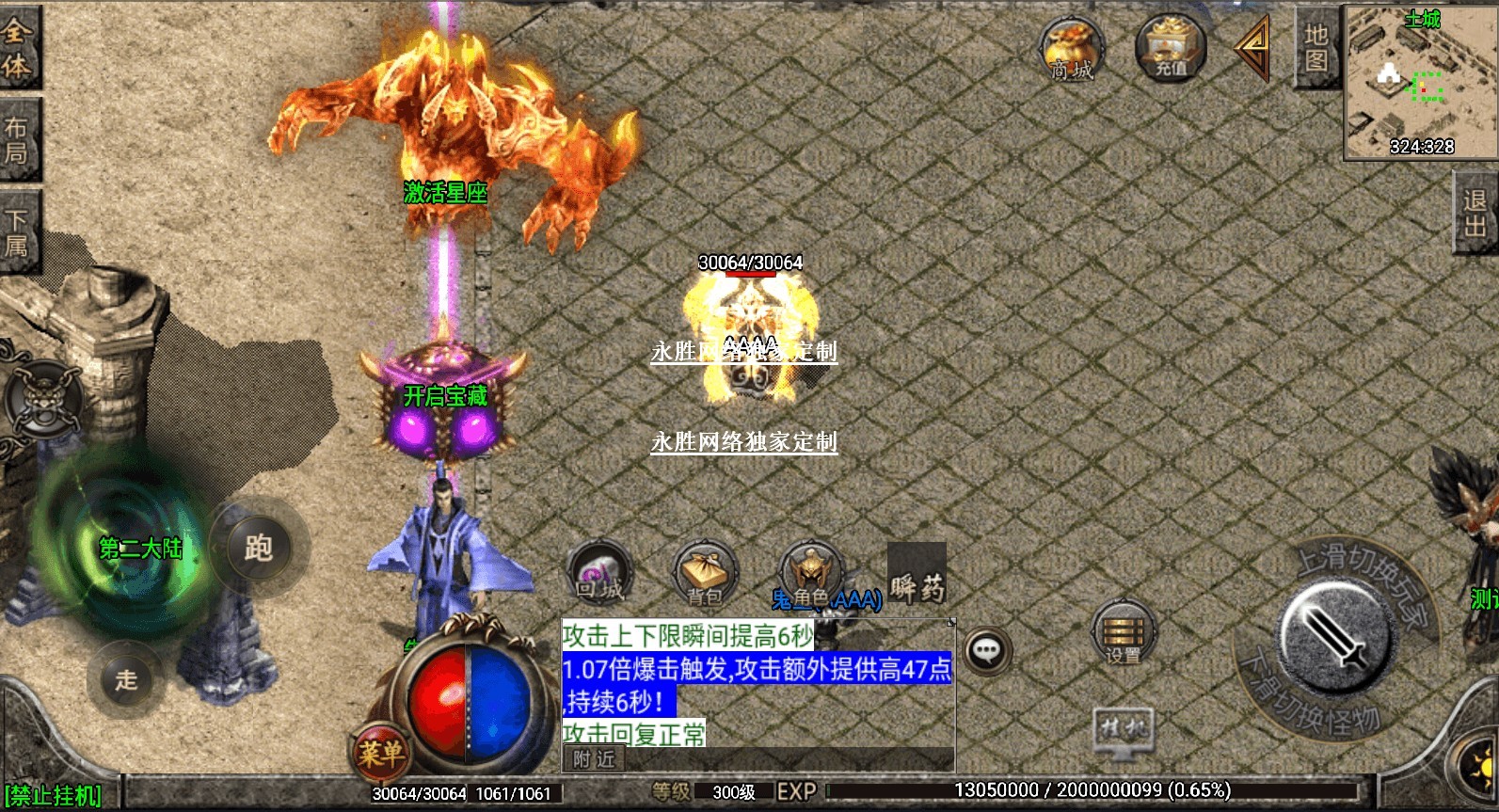
Task: Open the 充值 recharge icon
Action: click(1171, 47)
